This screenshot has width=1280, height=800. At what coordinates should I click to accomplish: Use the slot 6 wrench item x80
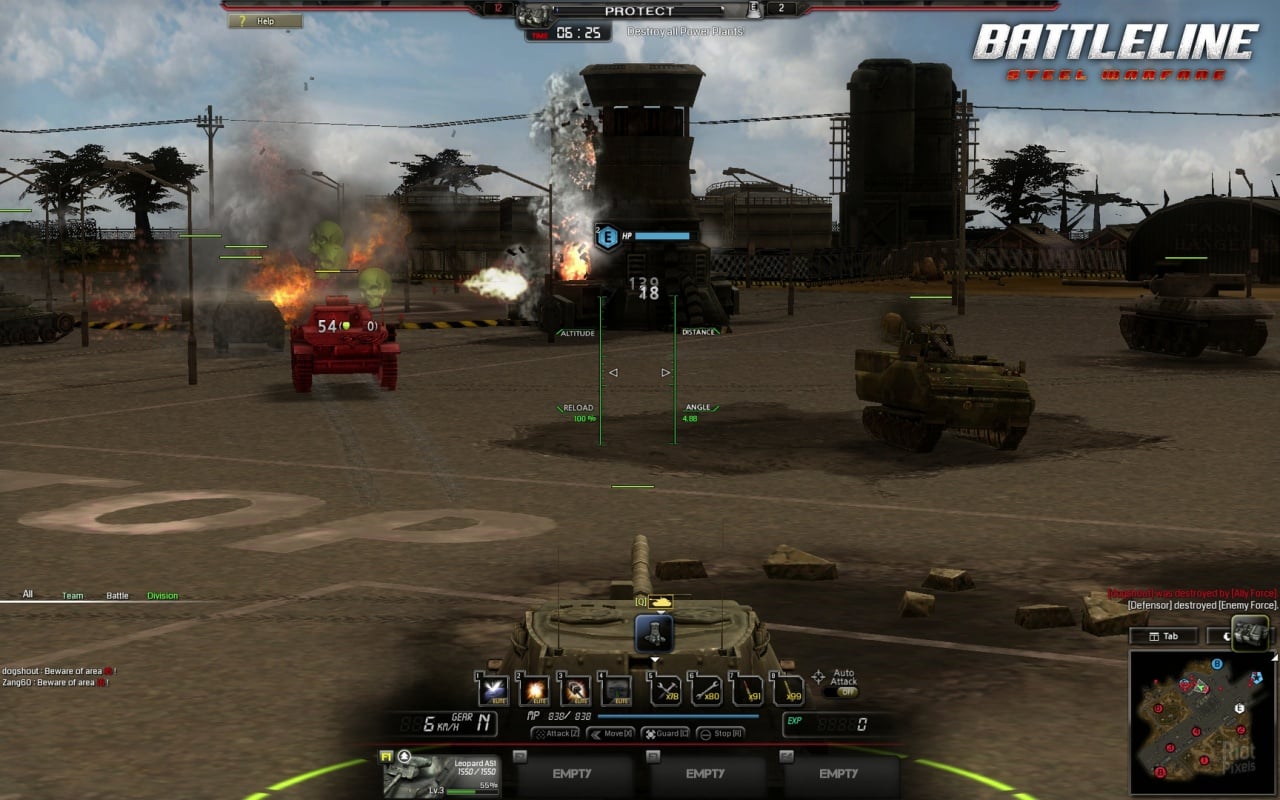pyautogui.click(x=706, y=690)
